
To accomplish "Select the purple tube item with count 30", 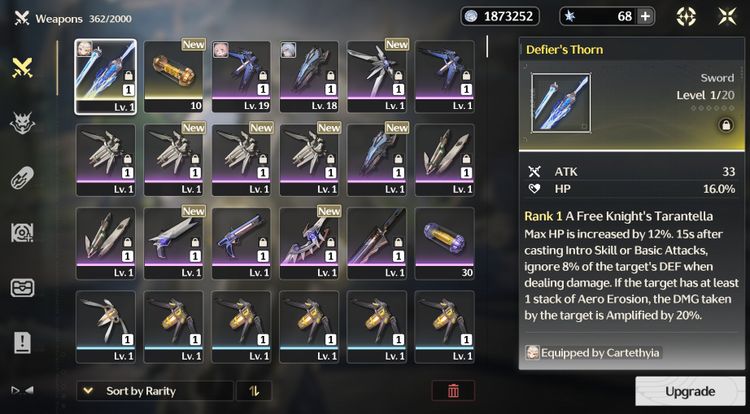I will 445,243.
